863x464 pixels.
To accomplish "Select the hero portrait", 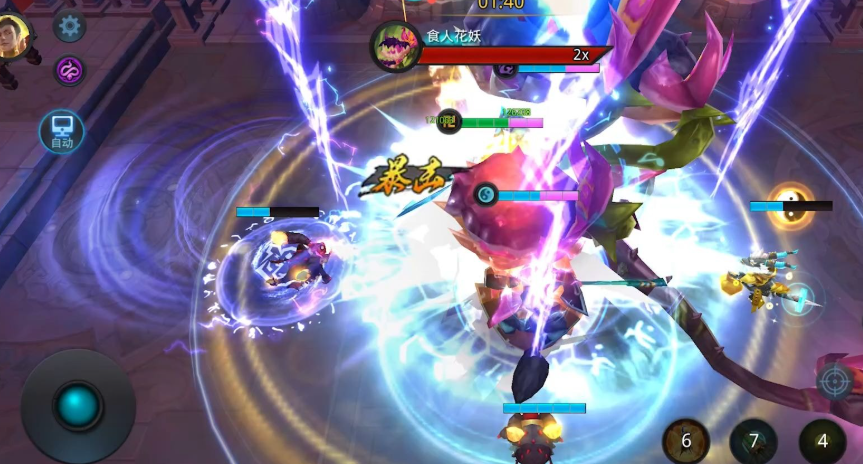I will click(14, 37).
